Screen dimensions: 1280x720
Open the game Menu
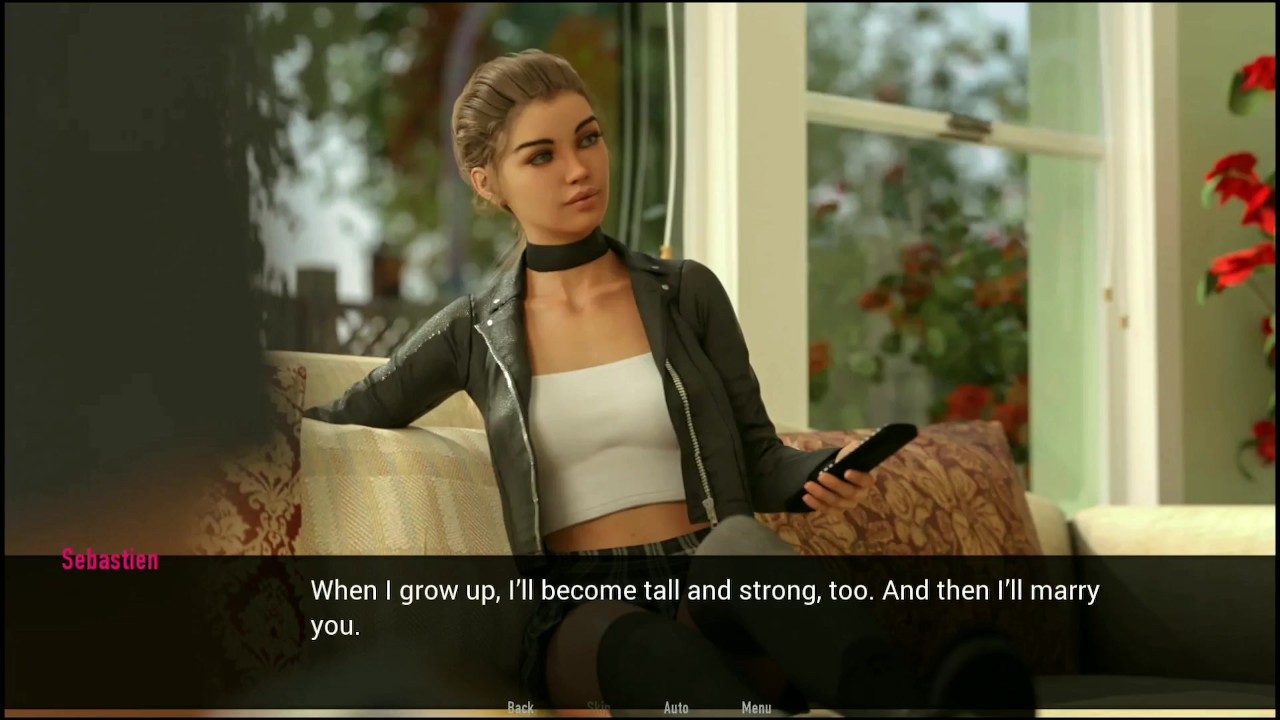coord(756,707)
